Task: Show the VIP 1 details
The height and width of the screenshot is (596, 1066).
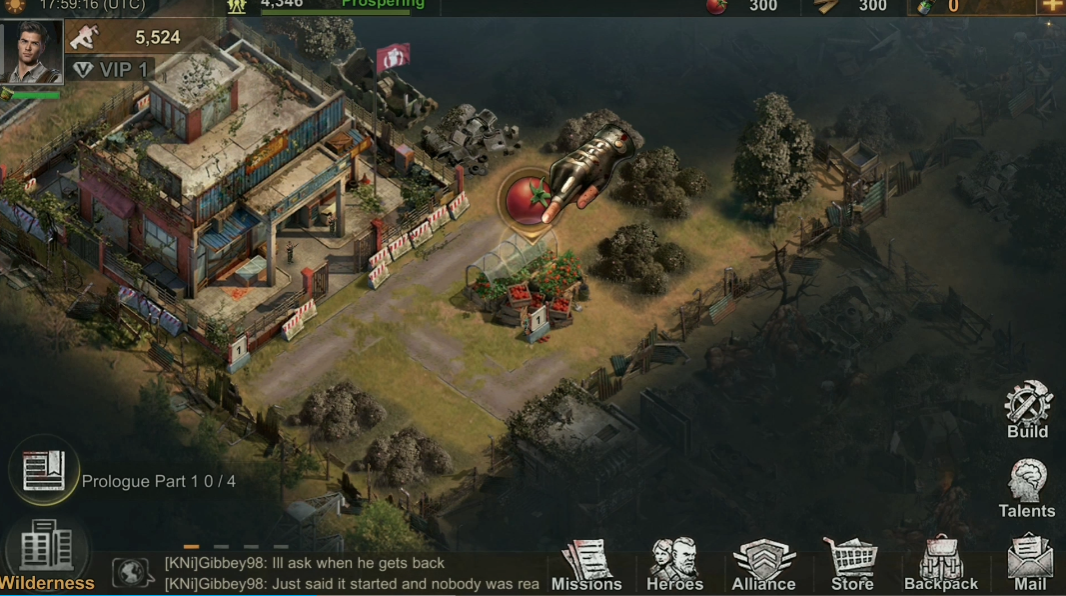Action: tap(111, 69)
